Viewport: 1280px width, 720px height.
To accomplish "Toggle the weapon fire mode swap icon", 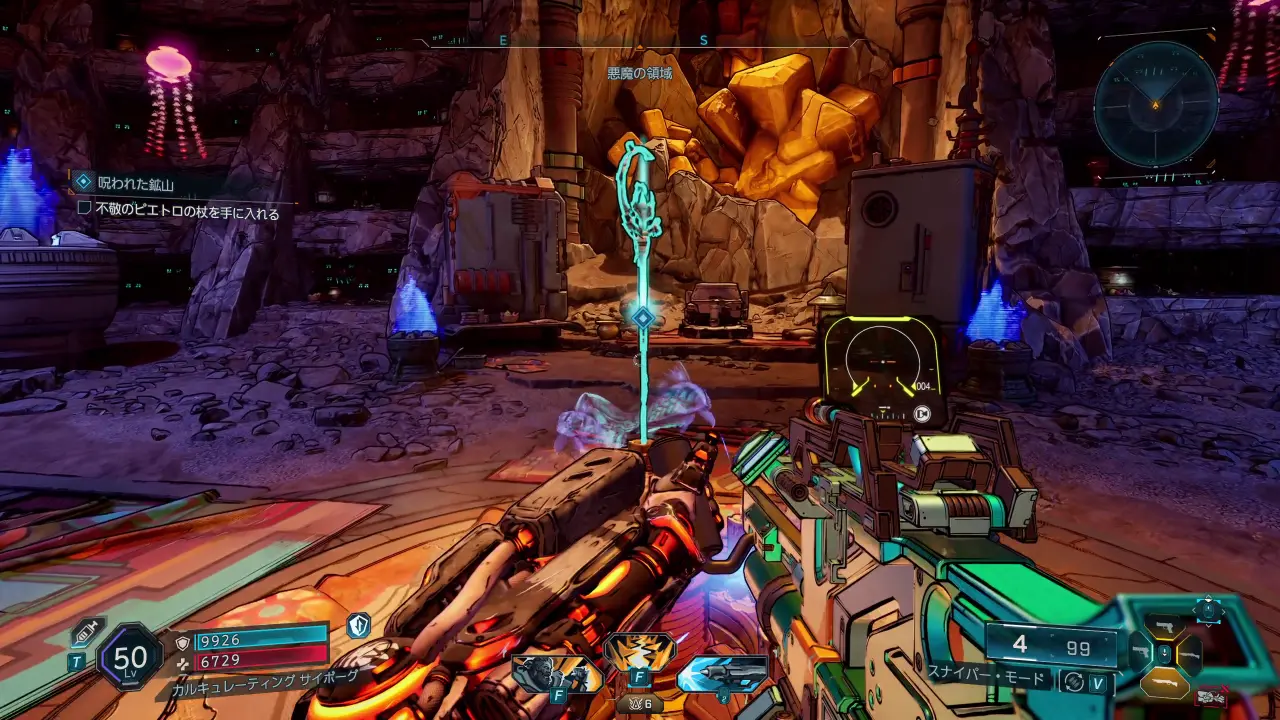I will tap(1074, 681).
